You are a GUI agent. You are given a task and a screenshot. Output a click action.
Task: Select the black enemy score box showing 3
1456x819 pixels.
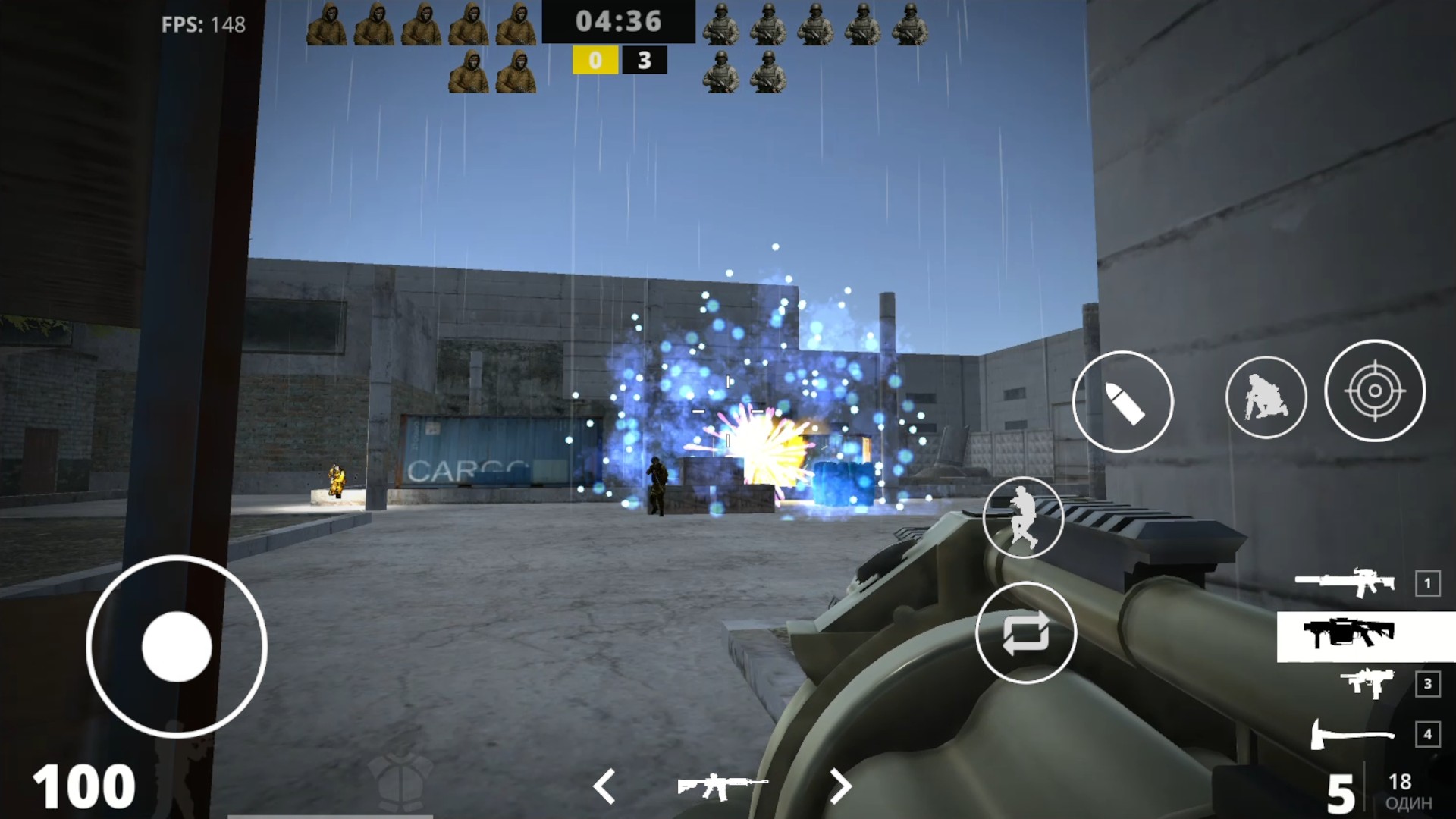(x=645, y=61)
